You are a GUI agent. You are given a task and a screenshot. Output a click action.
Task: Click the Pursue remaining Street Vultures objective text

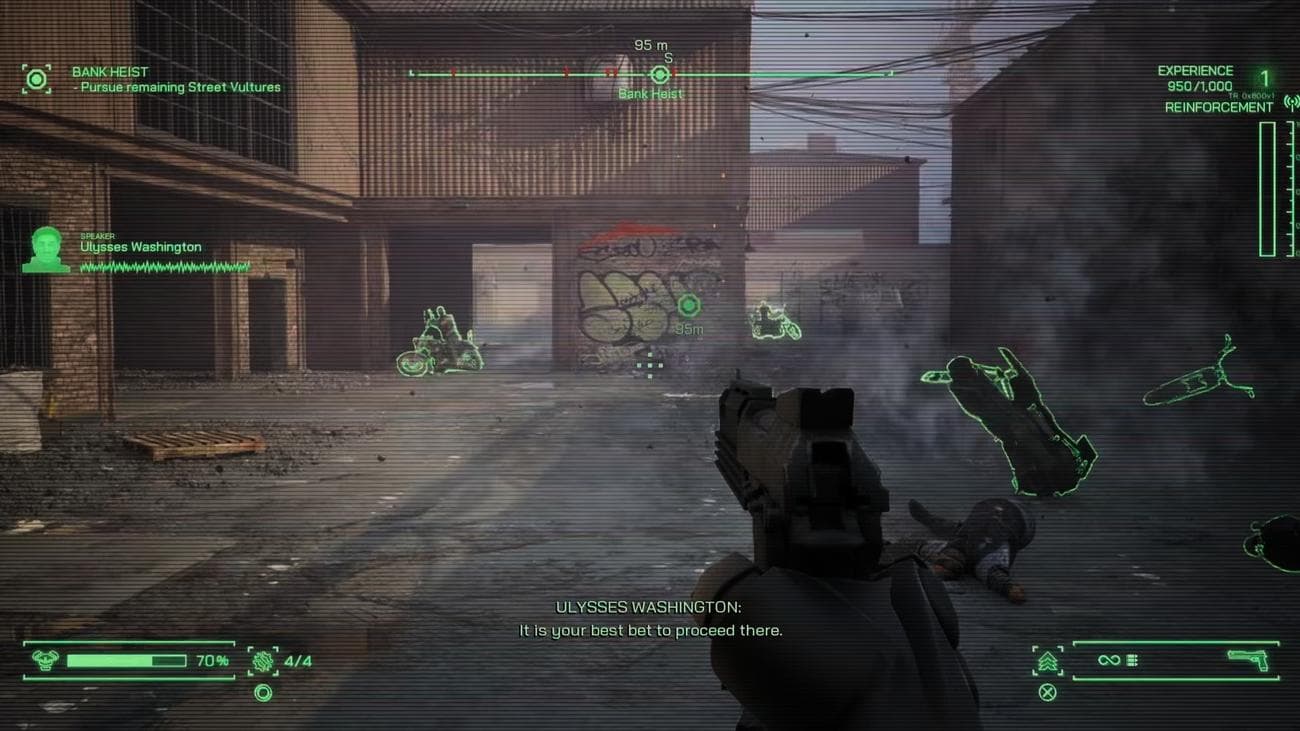click(x=181, y=88)
